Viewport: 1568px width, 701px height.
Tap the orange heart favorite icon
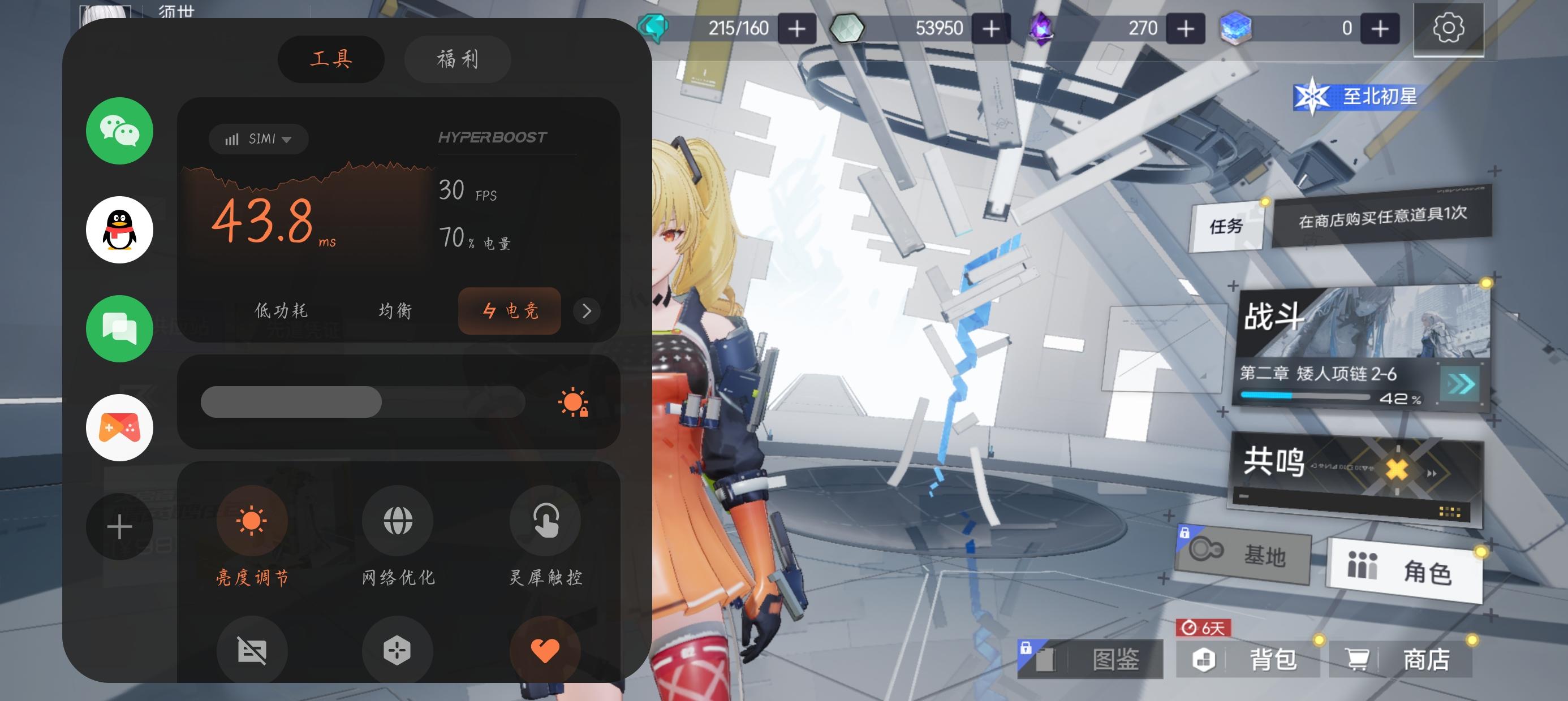pyautogui.click(x=545, y=650)
